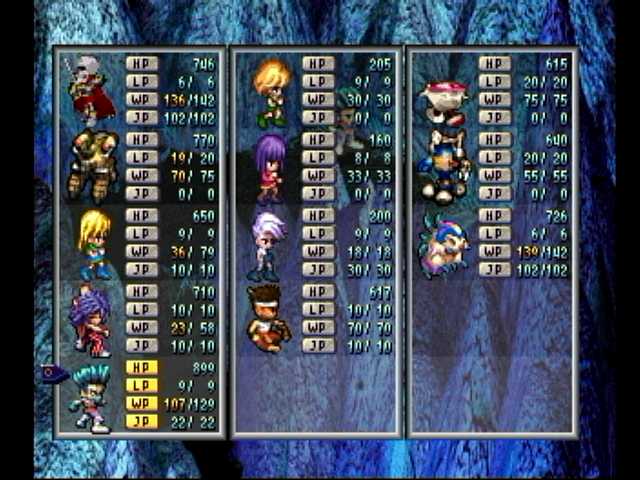Select the blonde girl with 650 HP
This screenshot has height=480, width=640.
pos(94,243)
